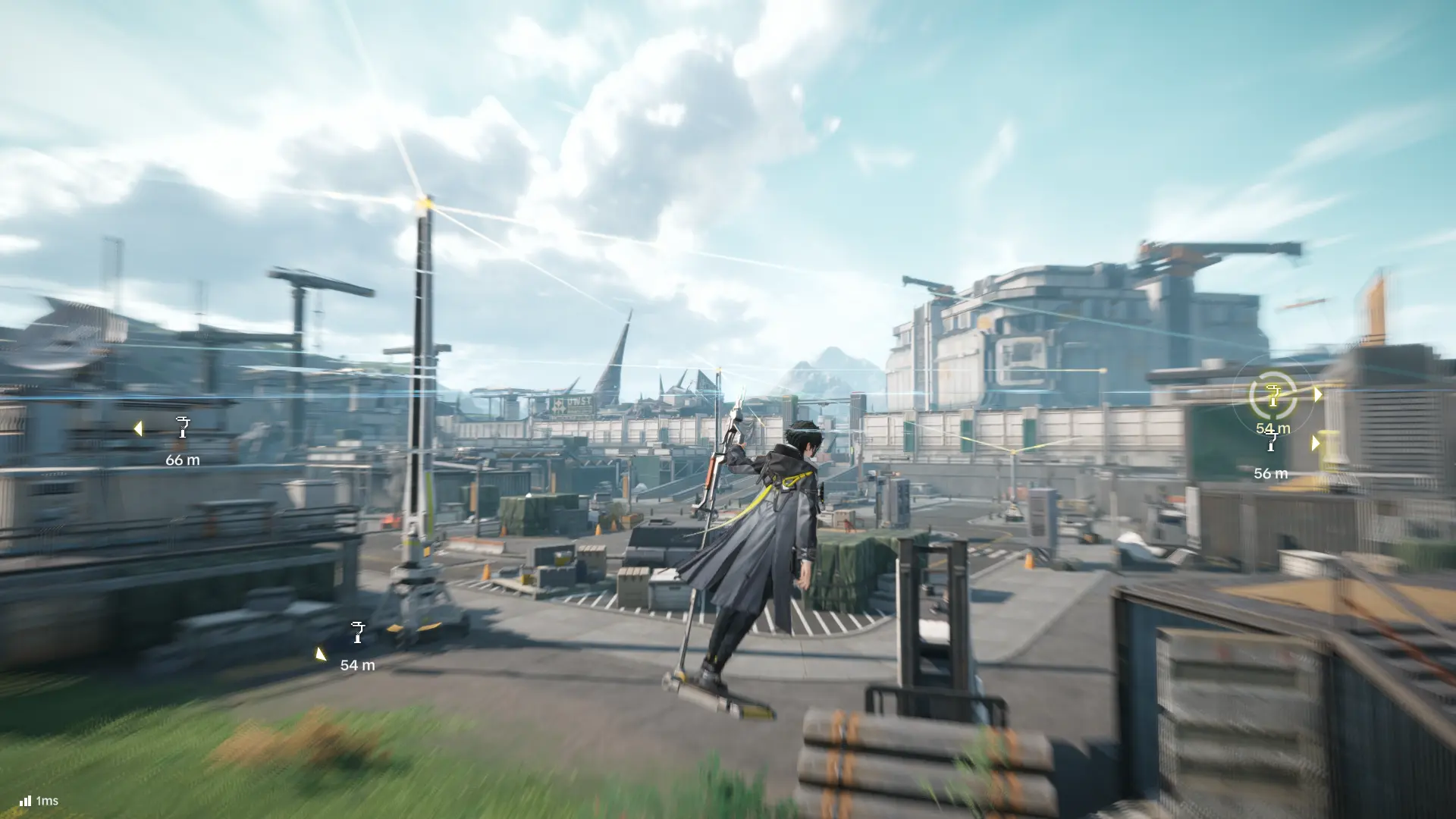1456x819 pixels.
Task: Select the zipline marker showing 66 m
Action: tap(183, 428)
